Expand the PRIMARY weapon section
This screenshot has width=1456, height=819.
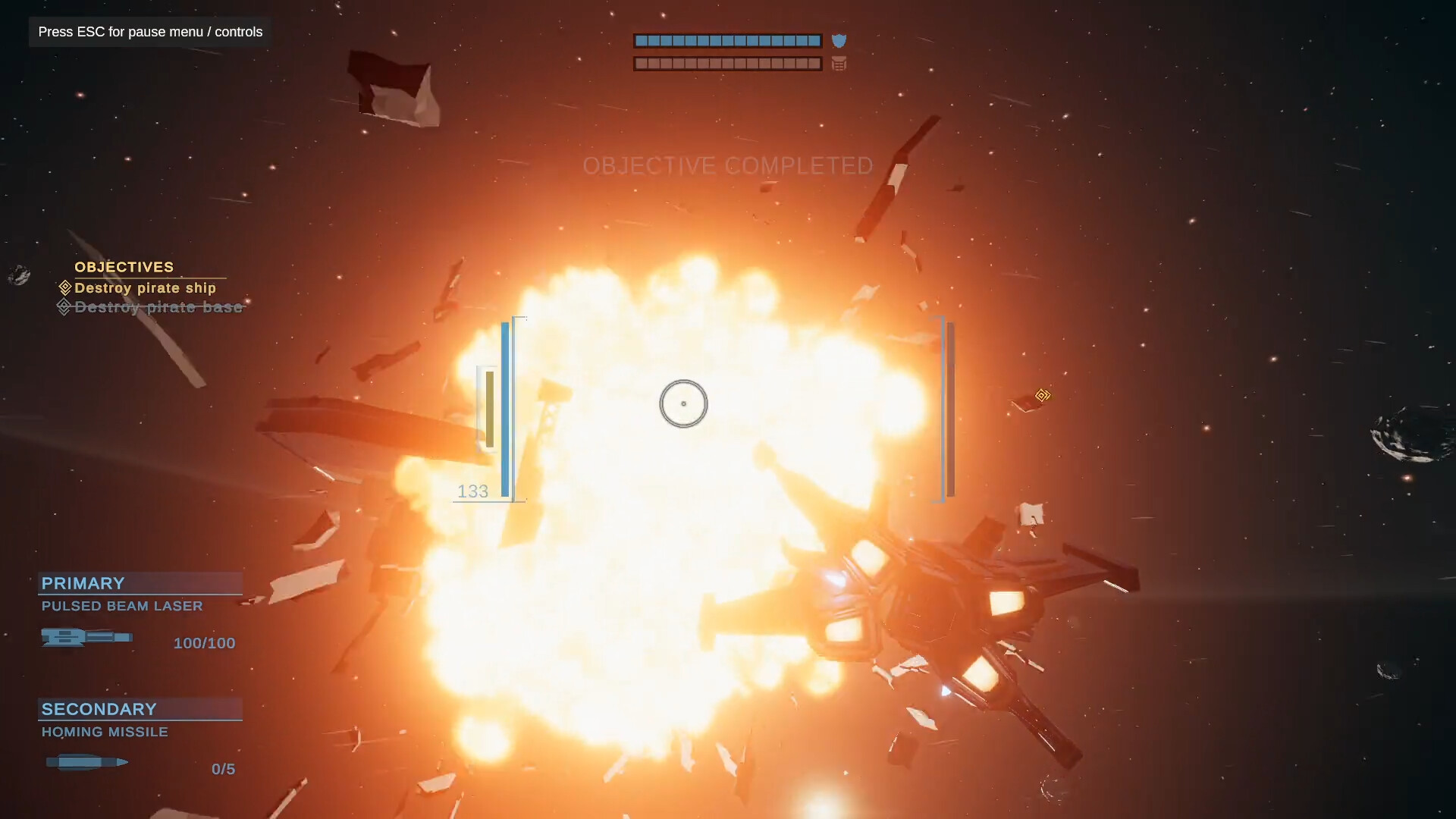(83, 583)
